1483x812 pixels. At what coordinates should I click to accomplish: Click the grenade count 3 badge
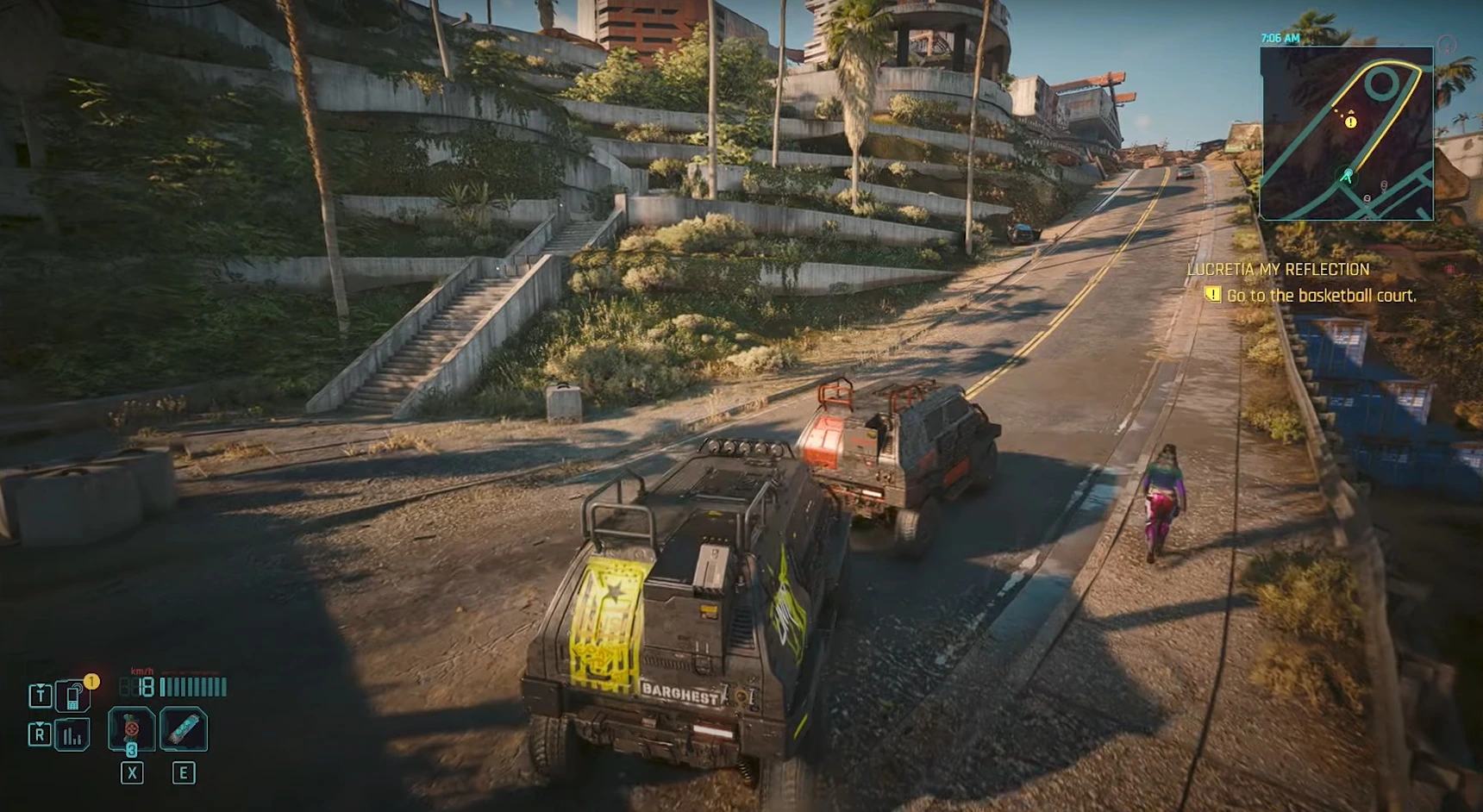coord(130,752)
